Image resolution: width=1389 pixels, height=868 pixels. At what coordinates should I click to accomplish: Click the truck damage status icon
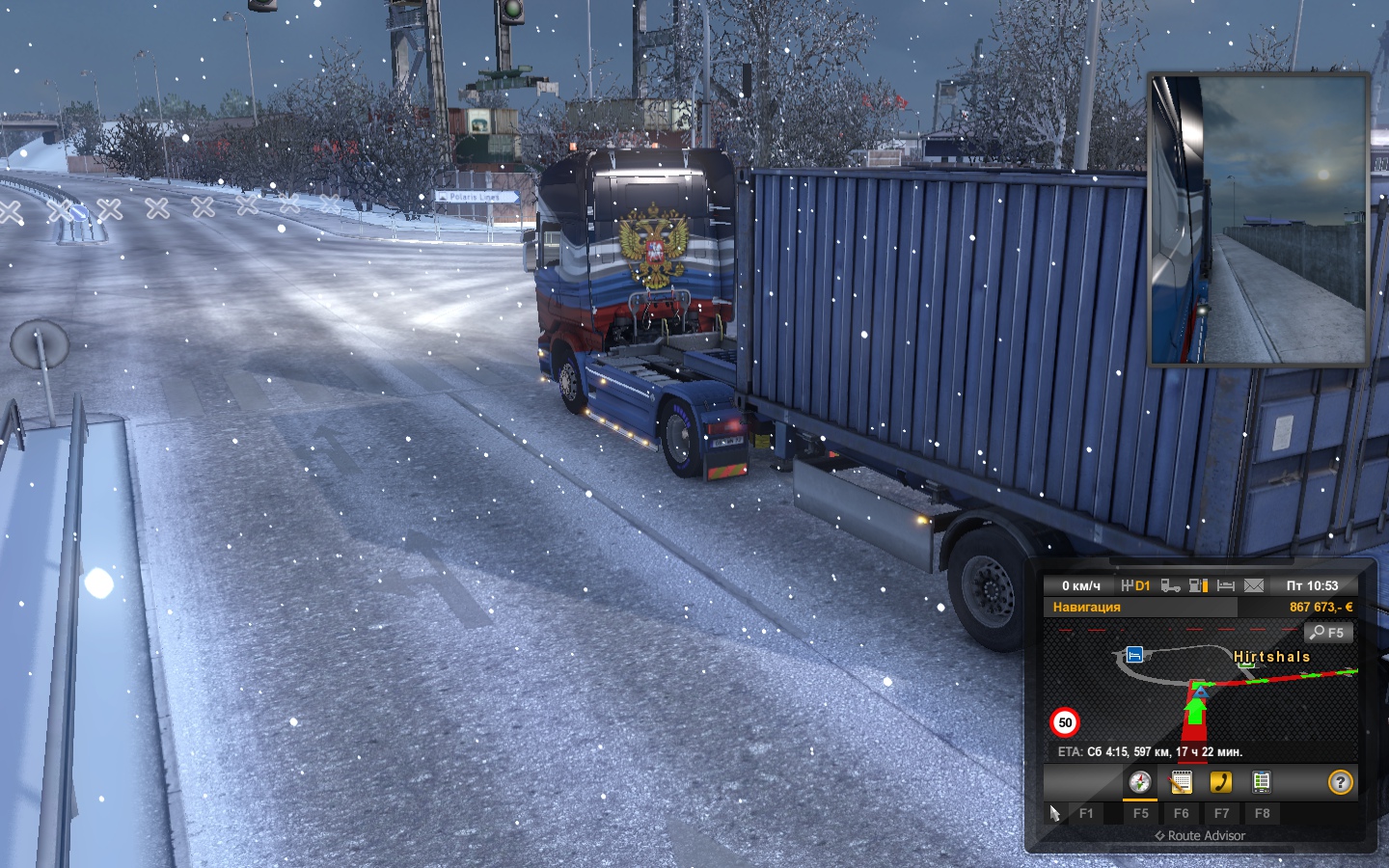point(1170,585)
